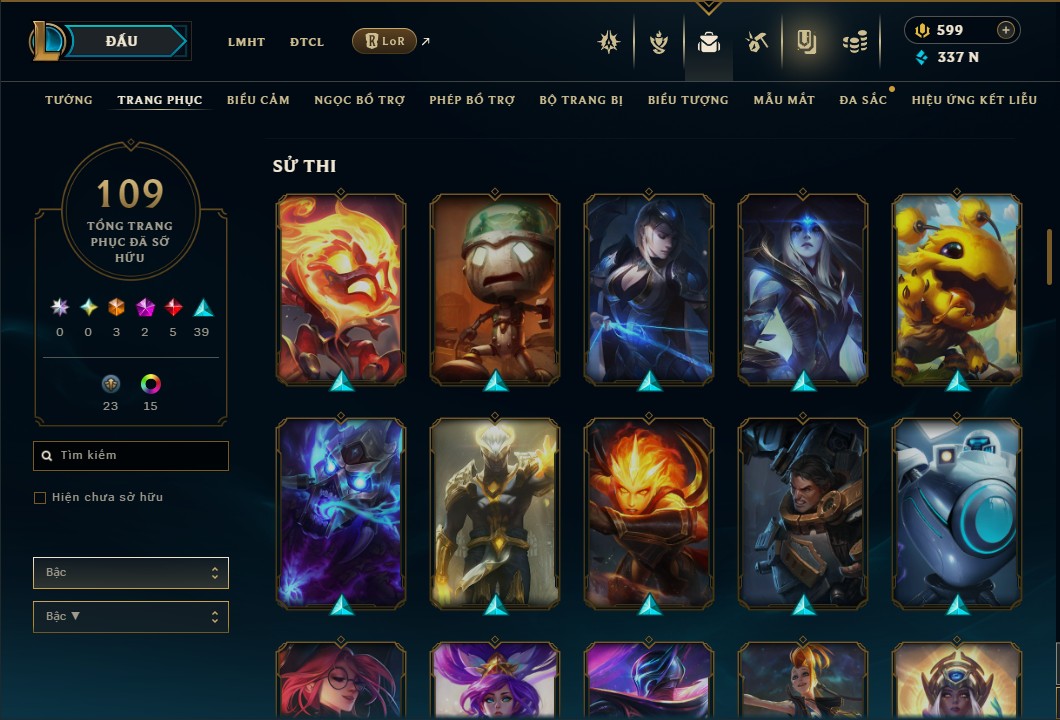1060x720 pixels.
Task: Switch to the MẪU MẮT tab
Action: pyautogui.click(x=784, y=100)
